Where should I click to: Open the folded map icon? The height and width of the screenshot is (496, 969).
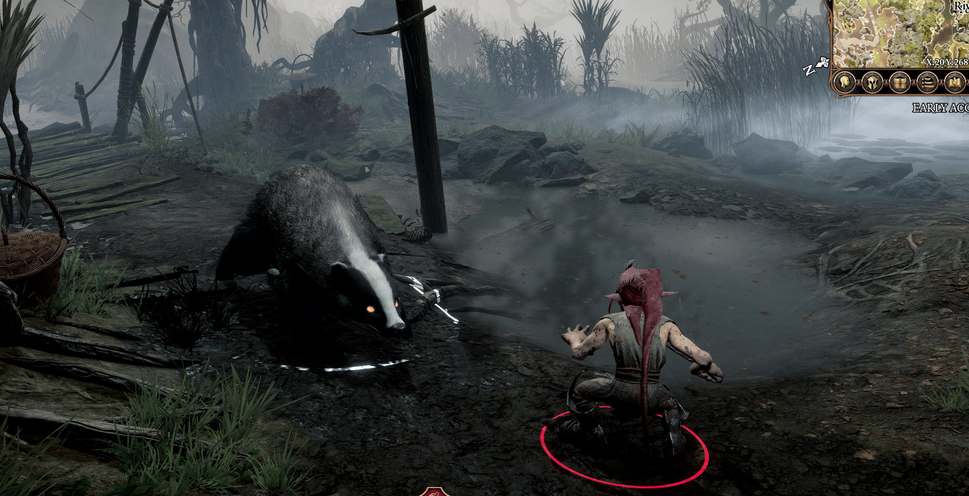pyautogui.click(x=953, y=82)
